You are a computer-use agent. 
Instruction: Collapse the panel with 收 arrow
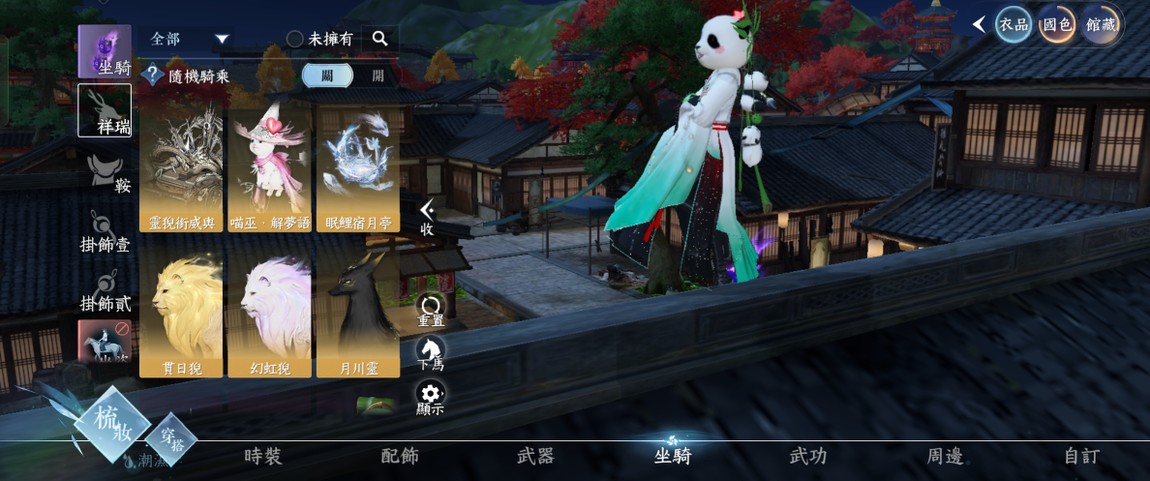click(427, 216)
